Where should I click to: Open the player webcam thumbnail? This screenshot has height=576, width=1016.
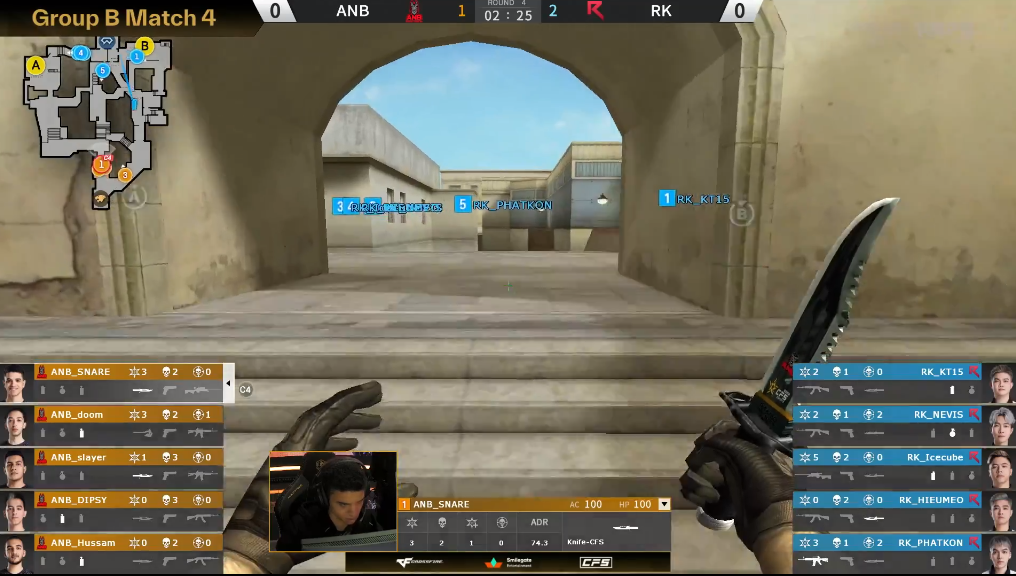pyautogui.click(x=333, y=500)
